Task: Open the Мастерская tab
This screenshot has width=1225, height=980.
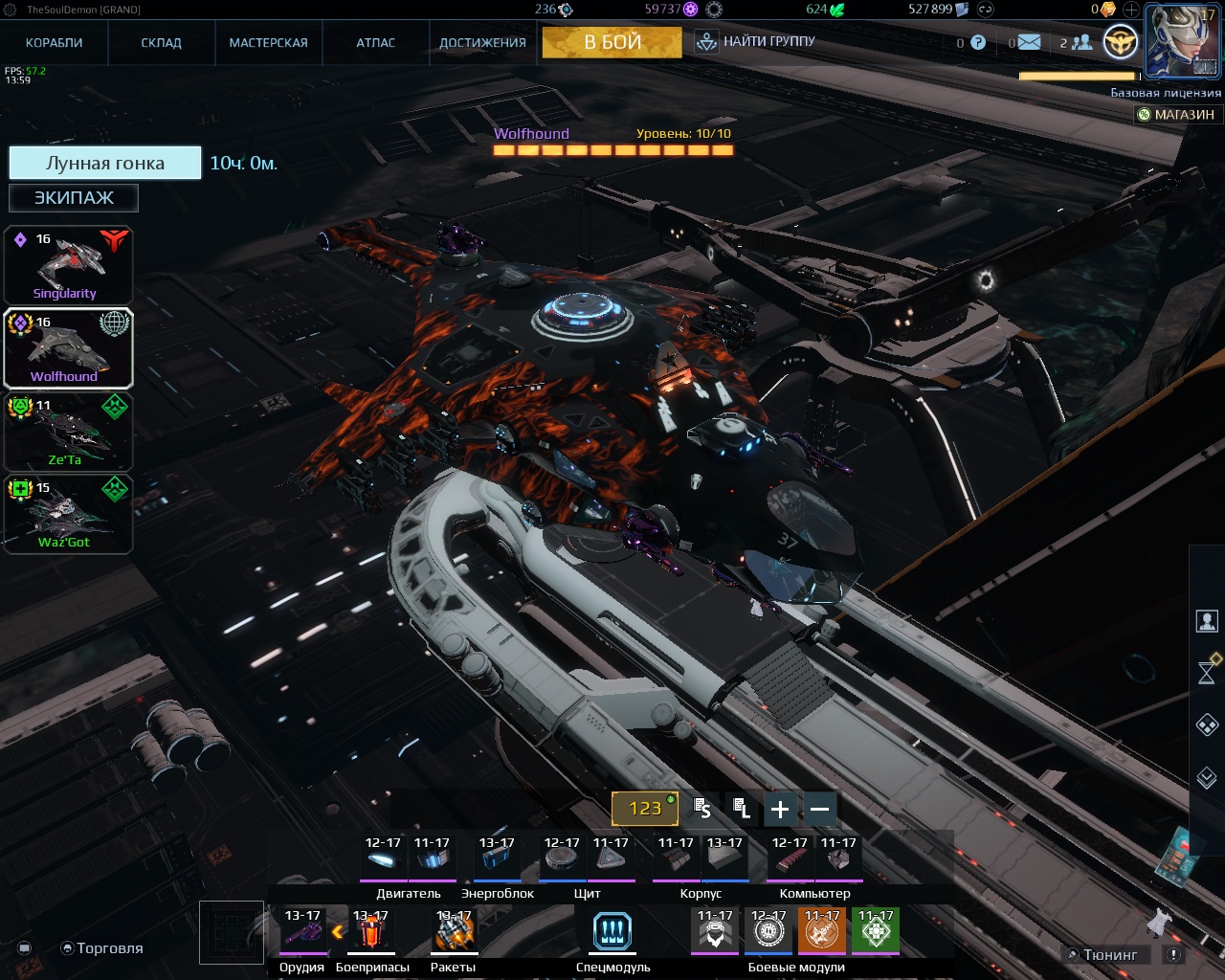Action: tap(268, 43)
